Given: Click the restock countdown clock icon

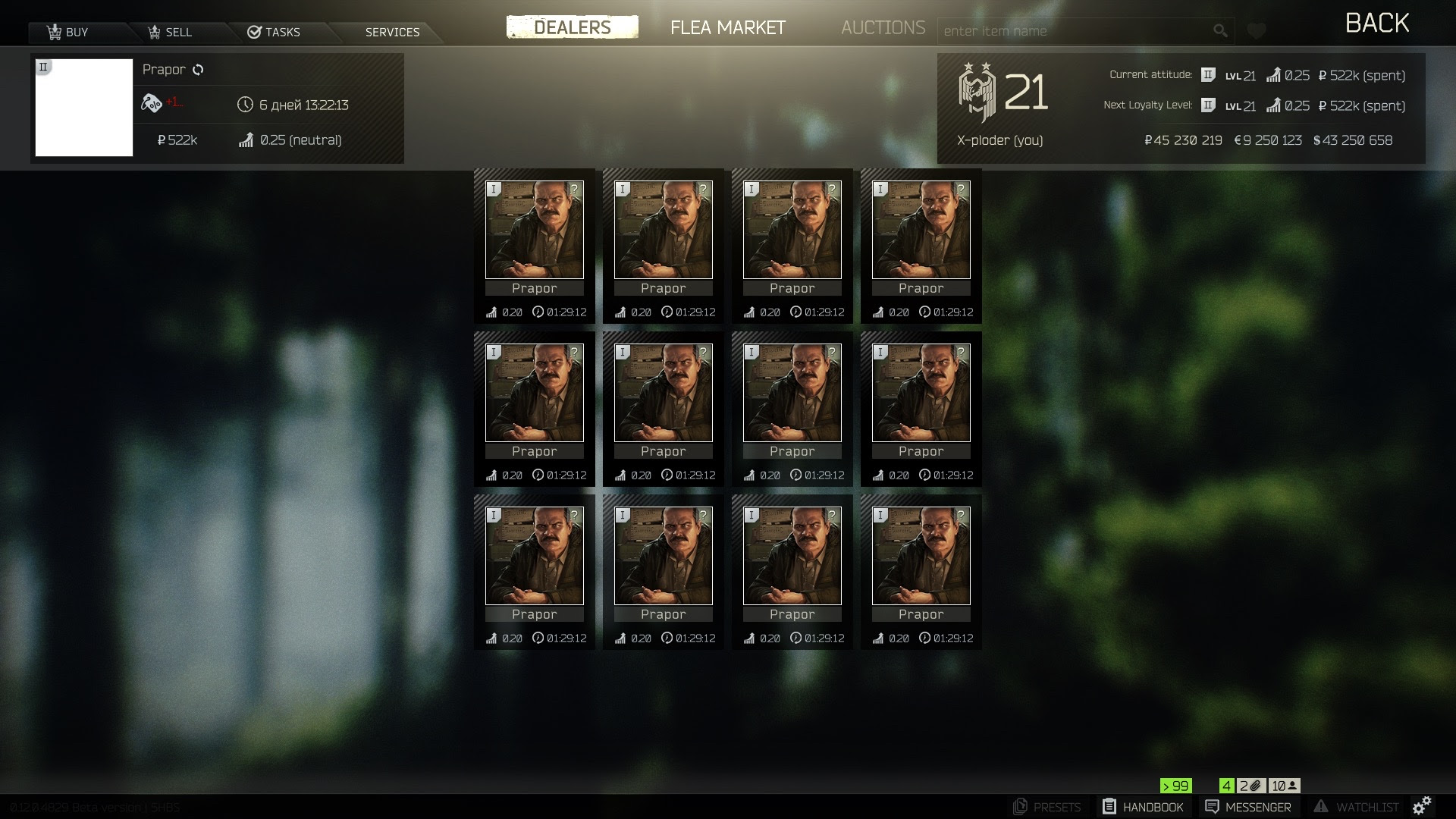Looking at the screenshot, I should point(244,105).
